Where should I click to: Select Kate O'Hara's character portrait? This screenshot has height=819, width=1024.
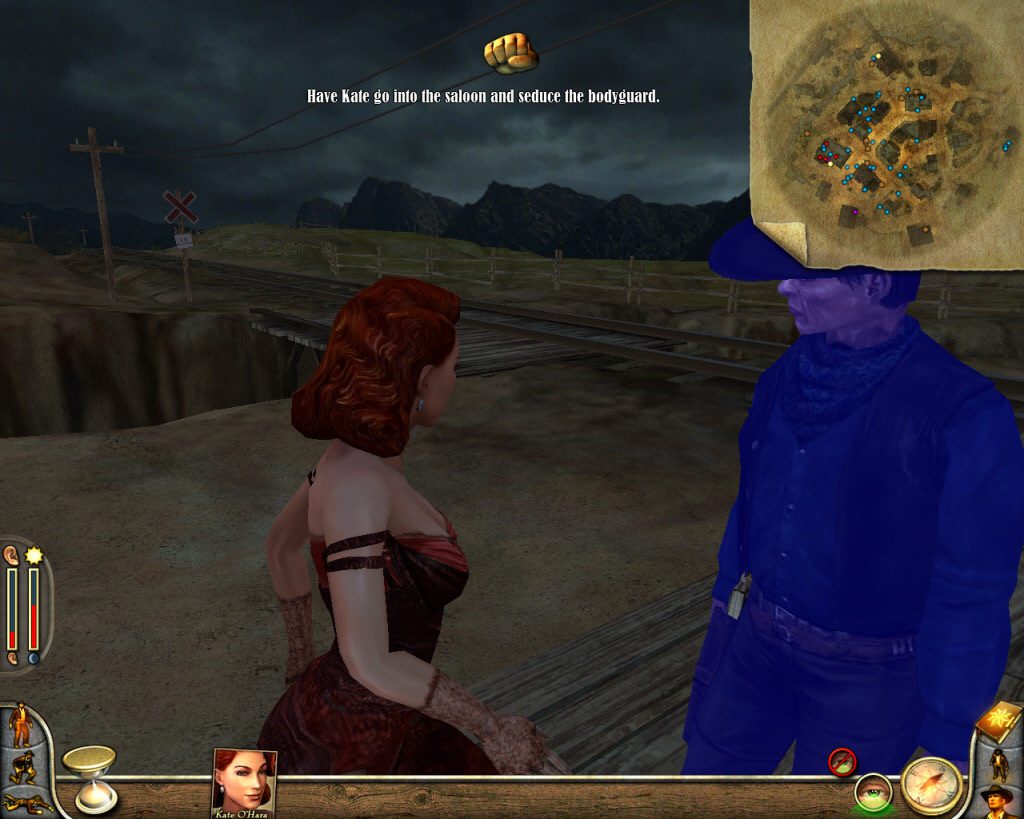coord(244,781)
